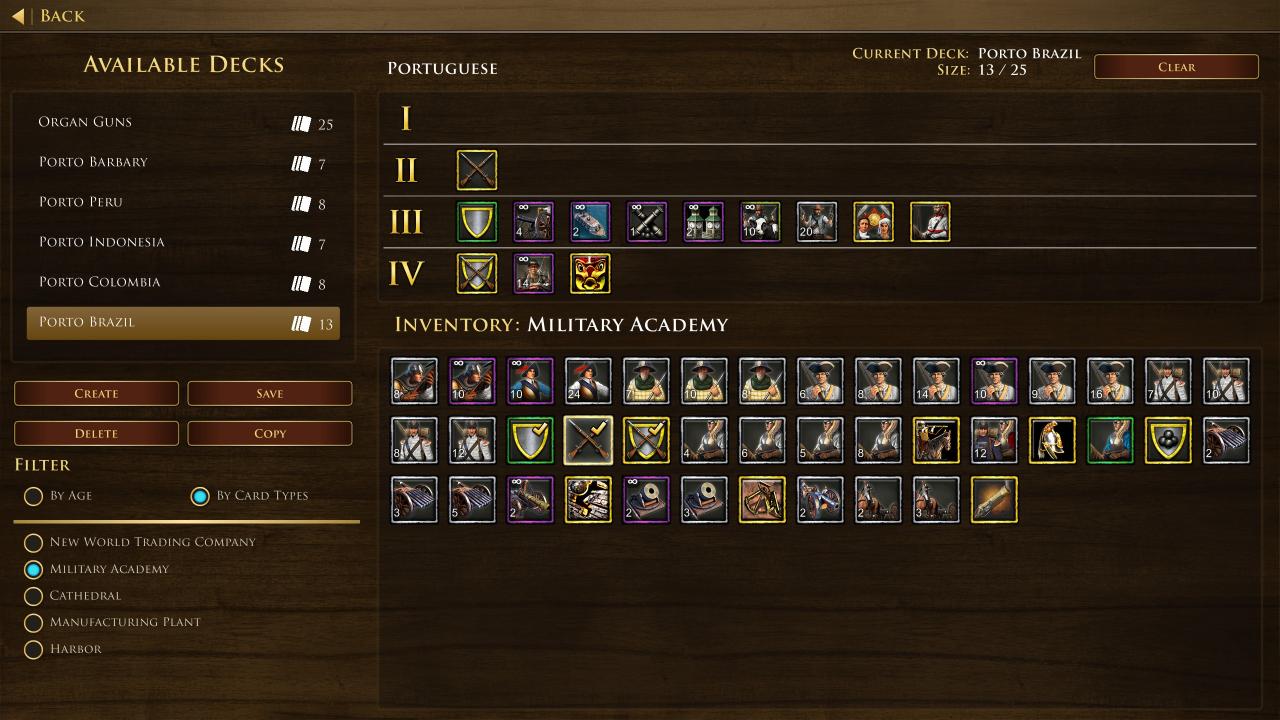The width and height of the screenshot is (1280, 720).
Task: Select the red-gold mask card in Age IV
Action: [590, 274]
